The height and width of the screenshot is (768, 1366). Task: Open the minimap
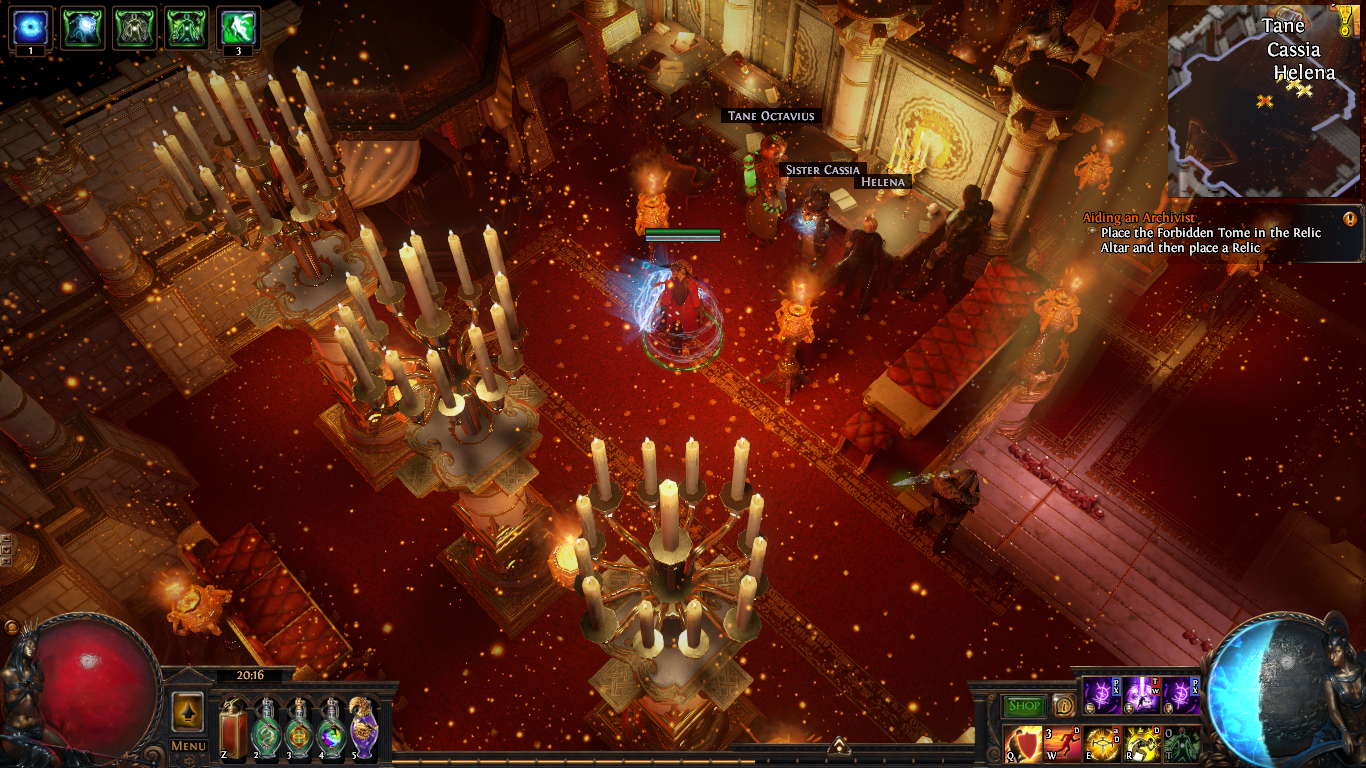1262,102
